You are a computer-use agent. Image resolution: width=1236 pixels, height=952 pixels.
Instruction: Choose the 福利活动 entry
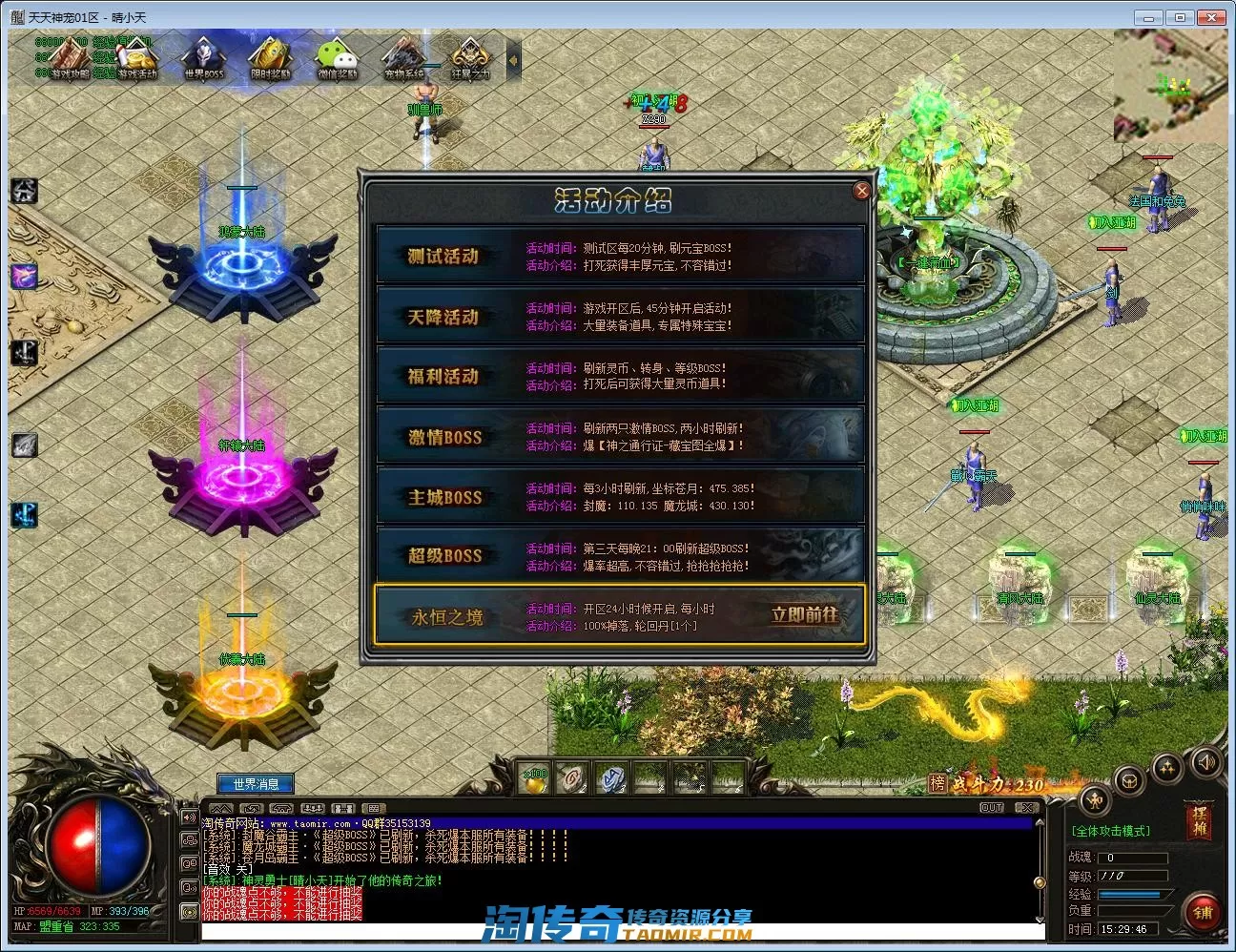pos(443,377)
